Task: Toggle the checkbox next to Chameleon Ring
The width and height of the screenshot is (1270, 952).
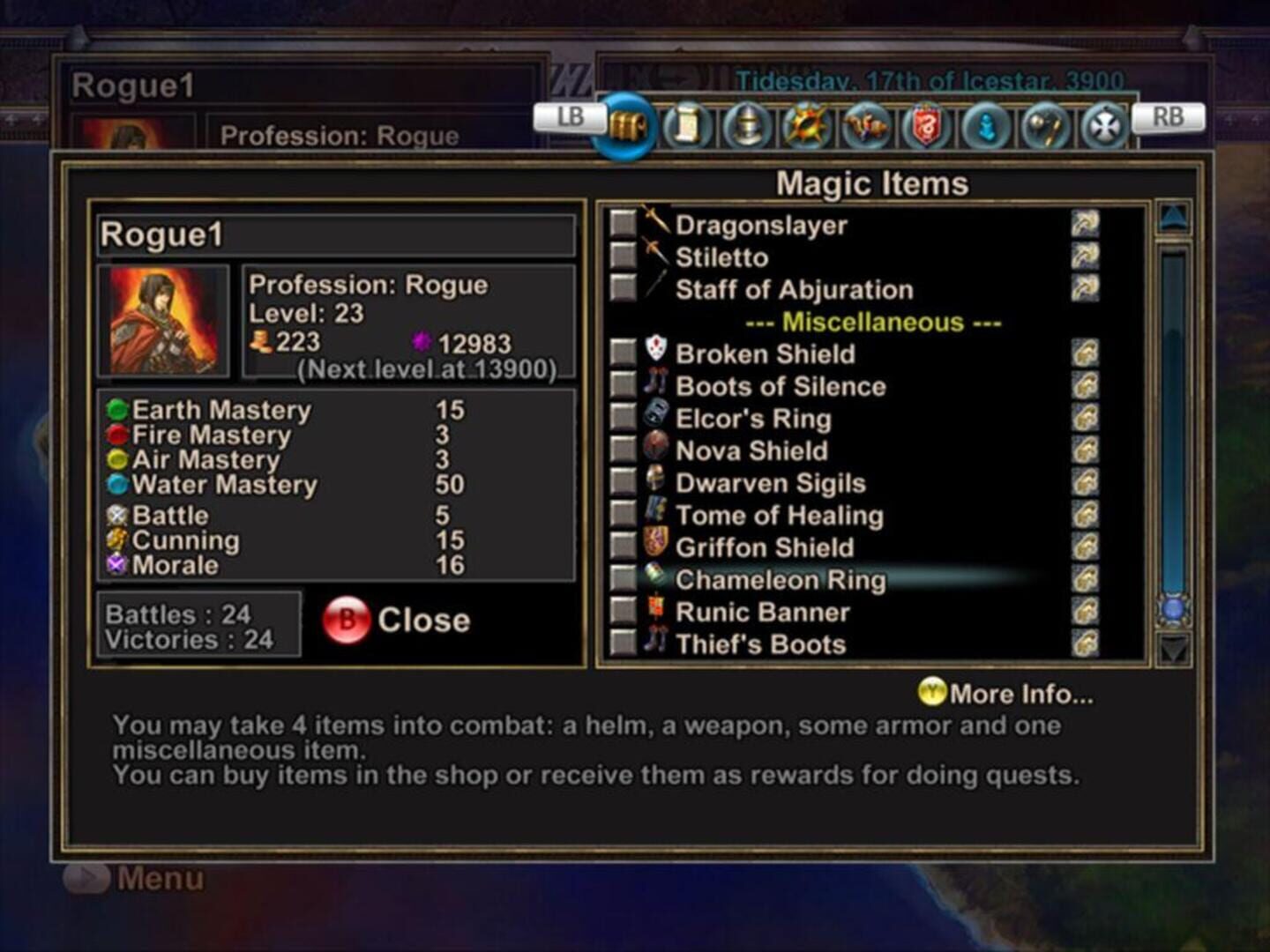Action: tap(624, 580)
